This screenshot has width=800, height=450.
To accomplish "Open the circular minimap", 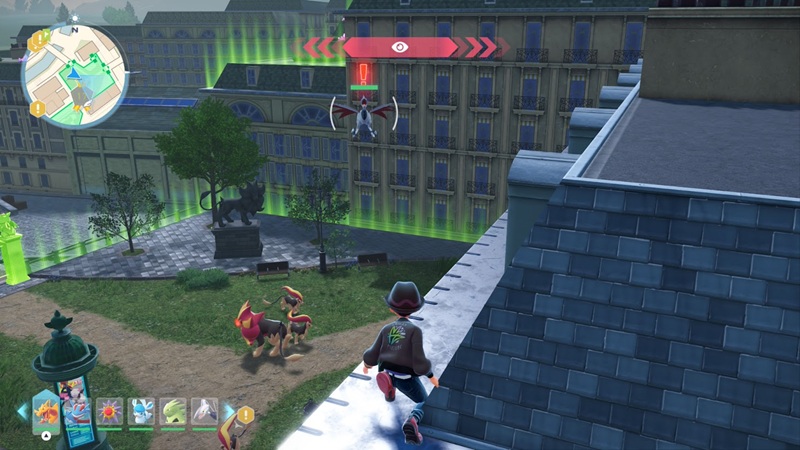I will pyautogui.click(x=74, y=77).
